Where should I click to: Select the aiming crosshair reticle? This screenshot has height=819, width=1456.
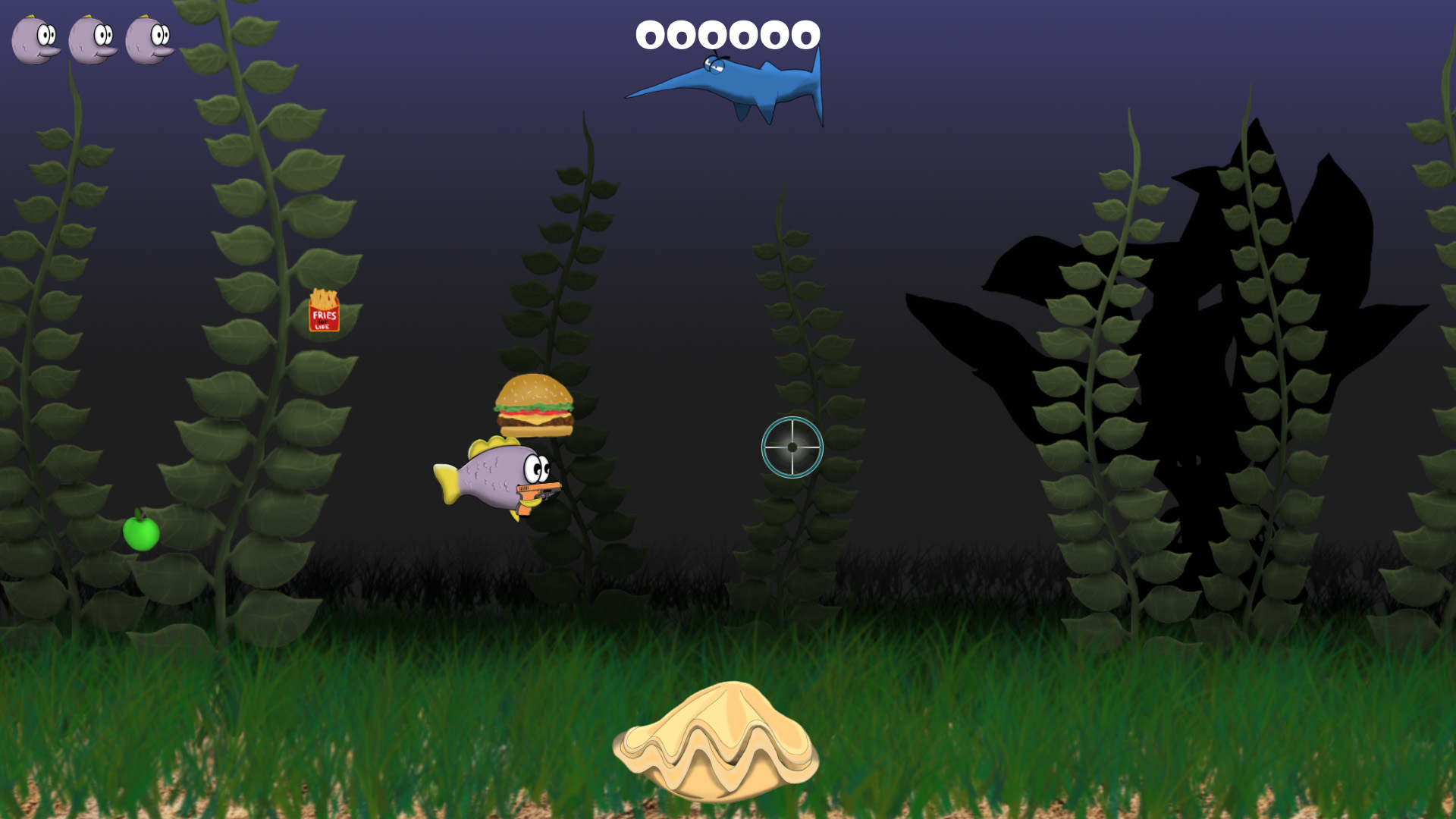click(792, 449)
